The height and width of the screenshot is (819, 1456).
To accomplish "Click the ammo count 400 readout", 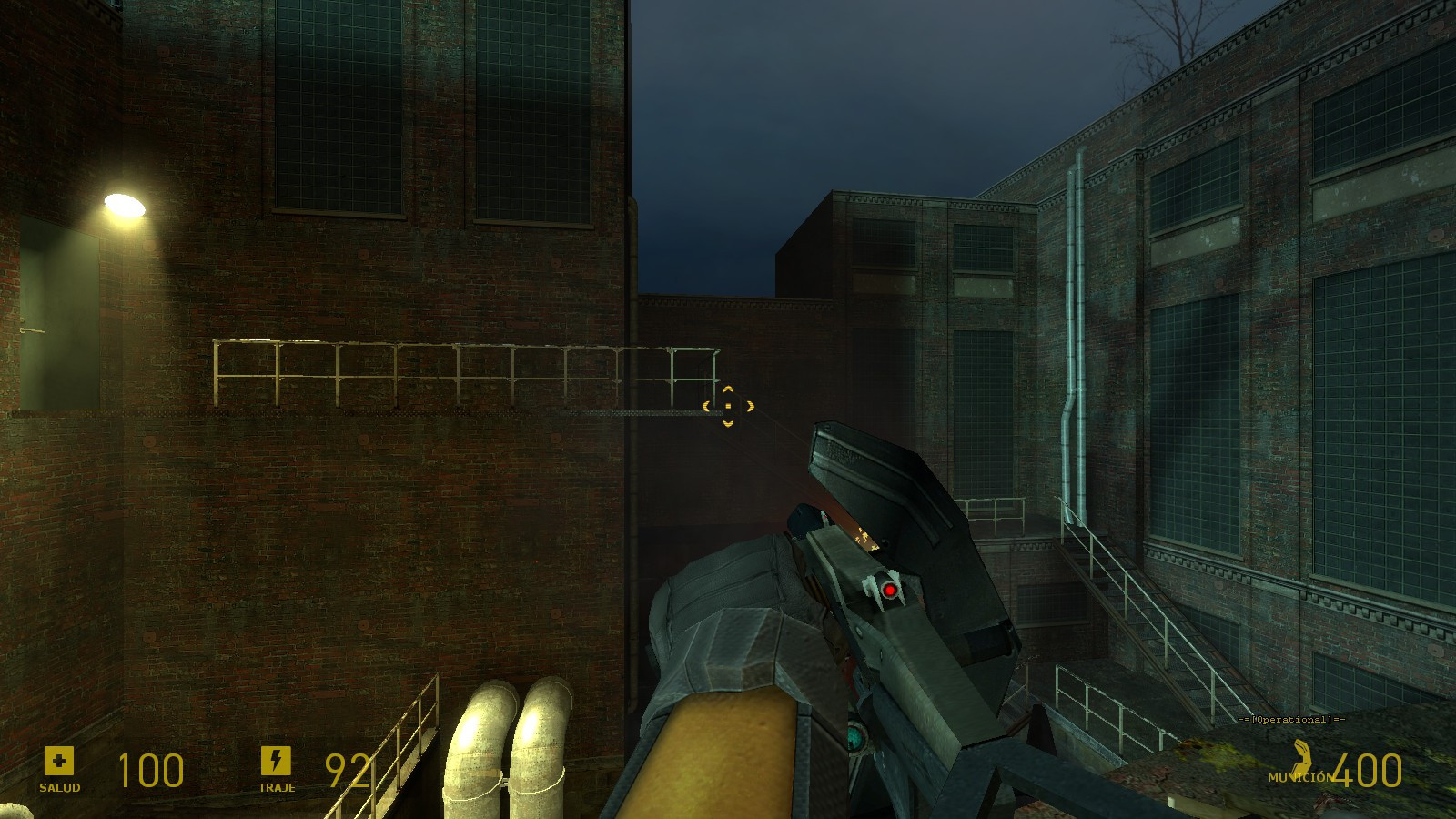I will tap(1370, 772).
